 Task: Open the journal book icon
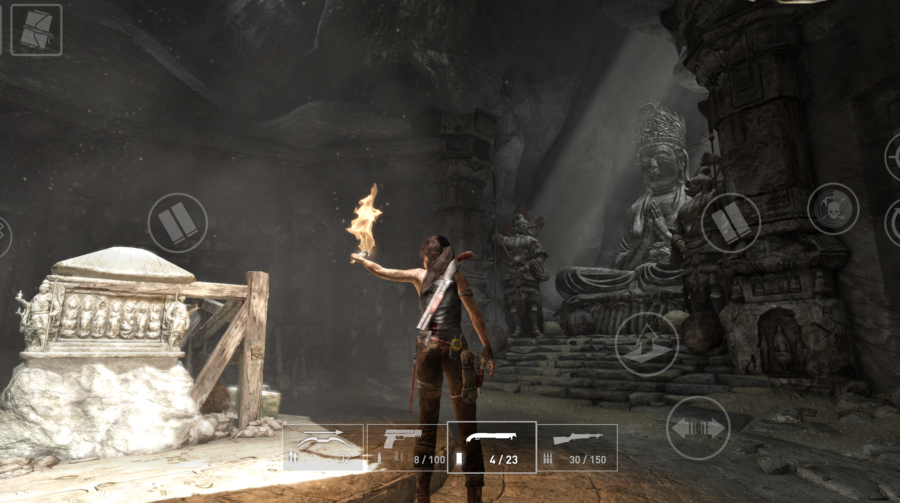coord(36,30)
